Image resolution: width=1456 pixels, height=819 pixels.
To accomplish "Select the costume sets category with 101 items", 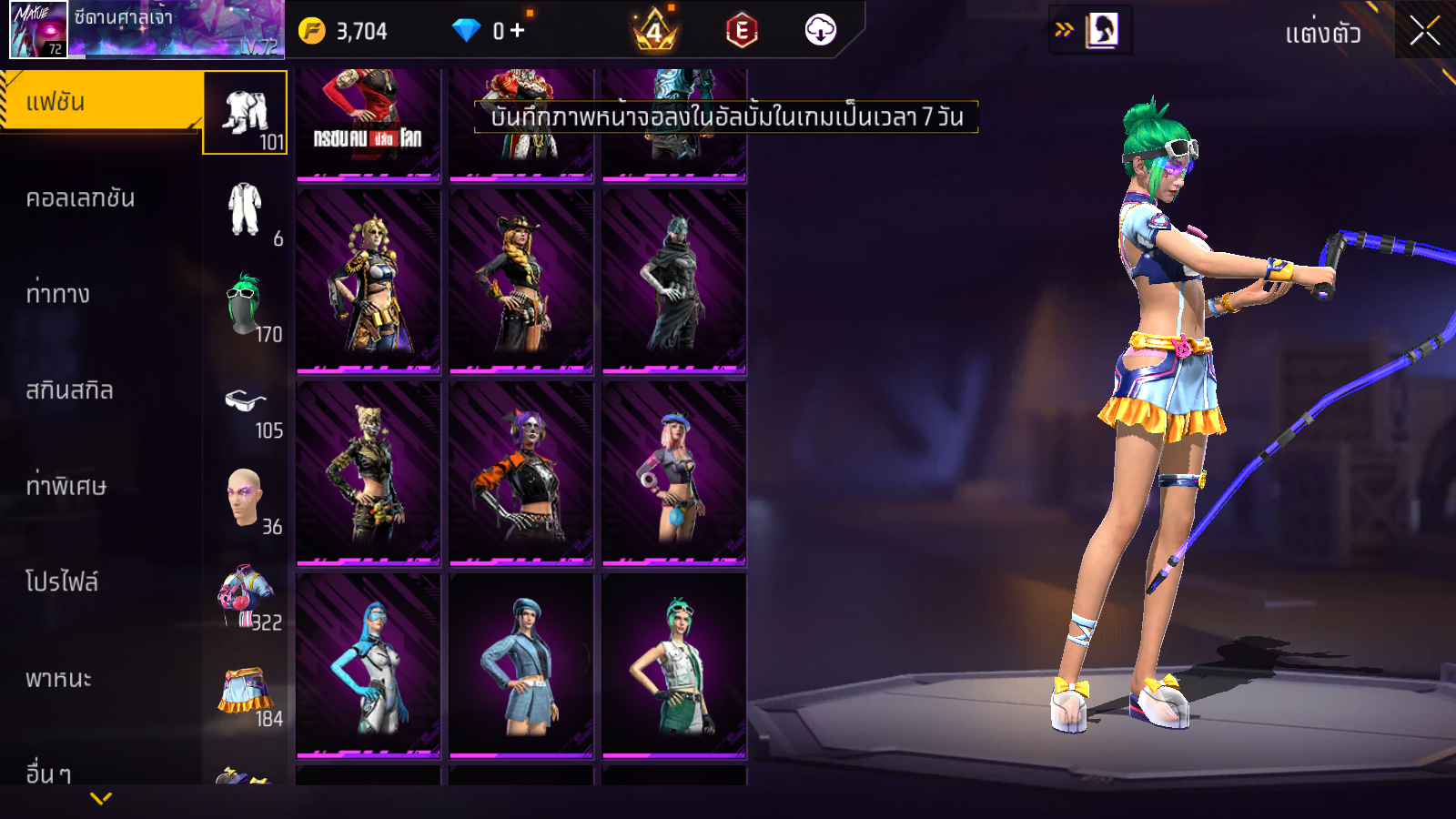I will tap(245, 113).
